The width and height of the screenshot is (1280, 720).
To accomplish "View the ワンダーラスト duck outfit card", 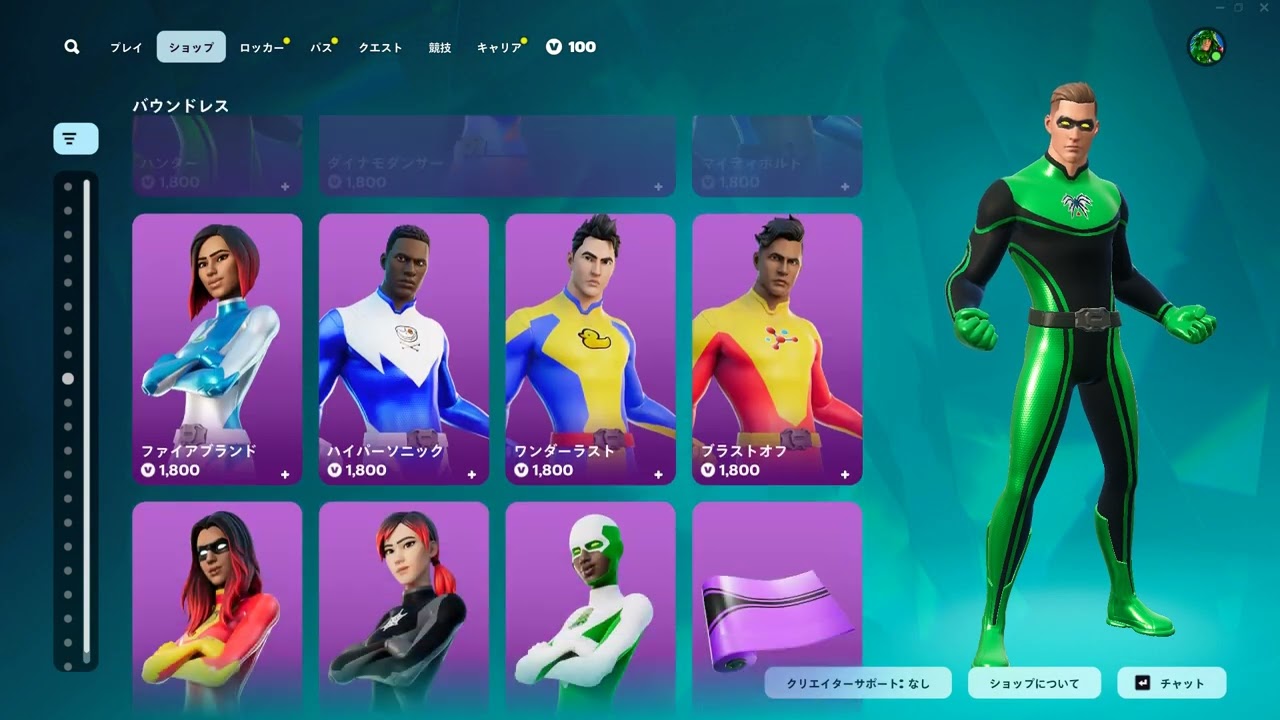I will point(590,349).
